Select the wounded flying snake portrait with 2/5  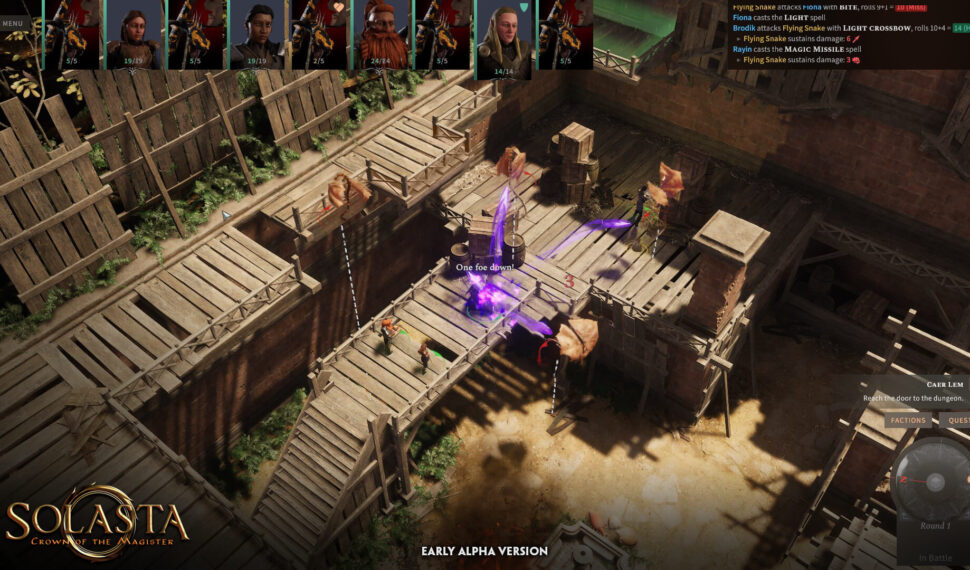click(x=319, y=33)
